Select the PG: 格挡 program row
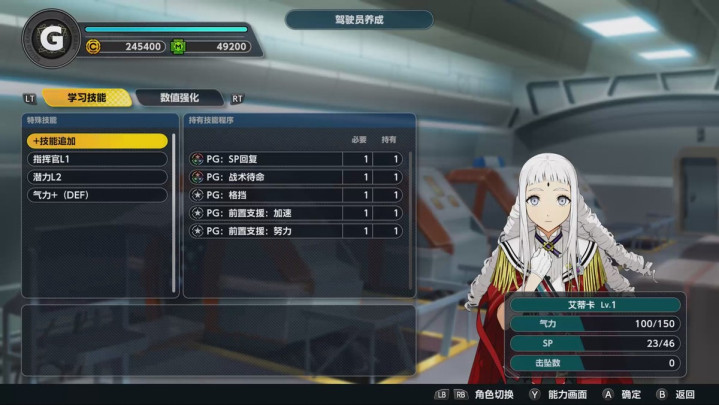This screenshot has height=405, width=719. tap(295, 195)
